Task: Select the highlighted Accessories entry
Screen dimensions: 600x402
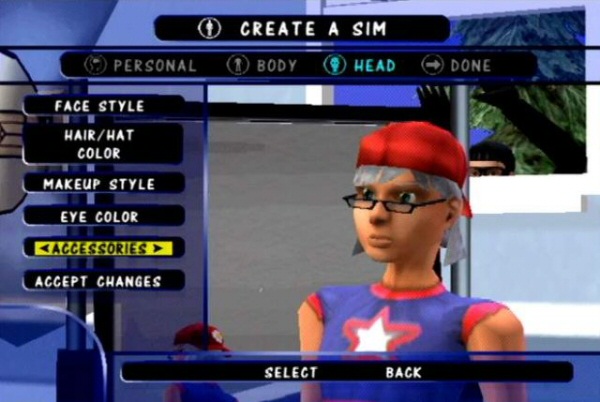Action: click(x=98, y=248)
